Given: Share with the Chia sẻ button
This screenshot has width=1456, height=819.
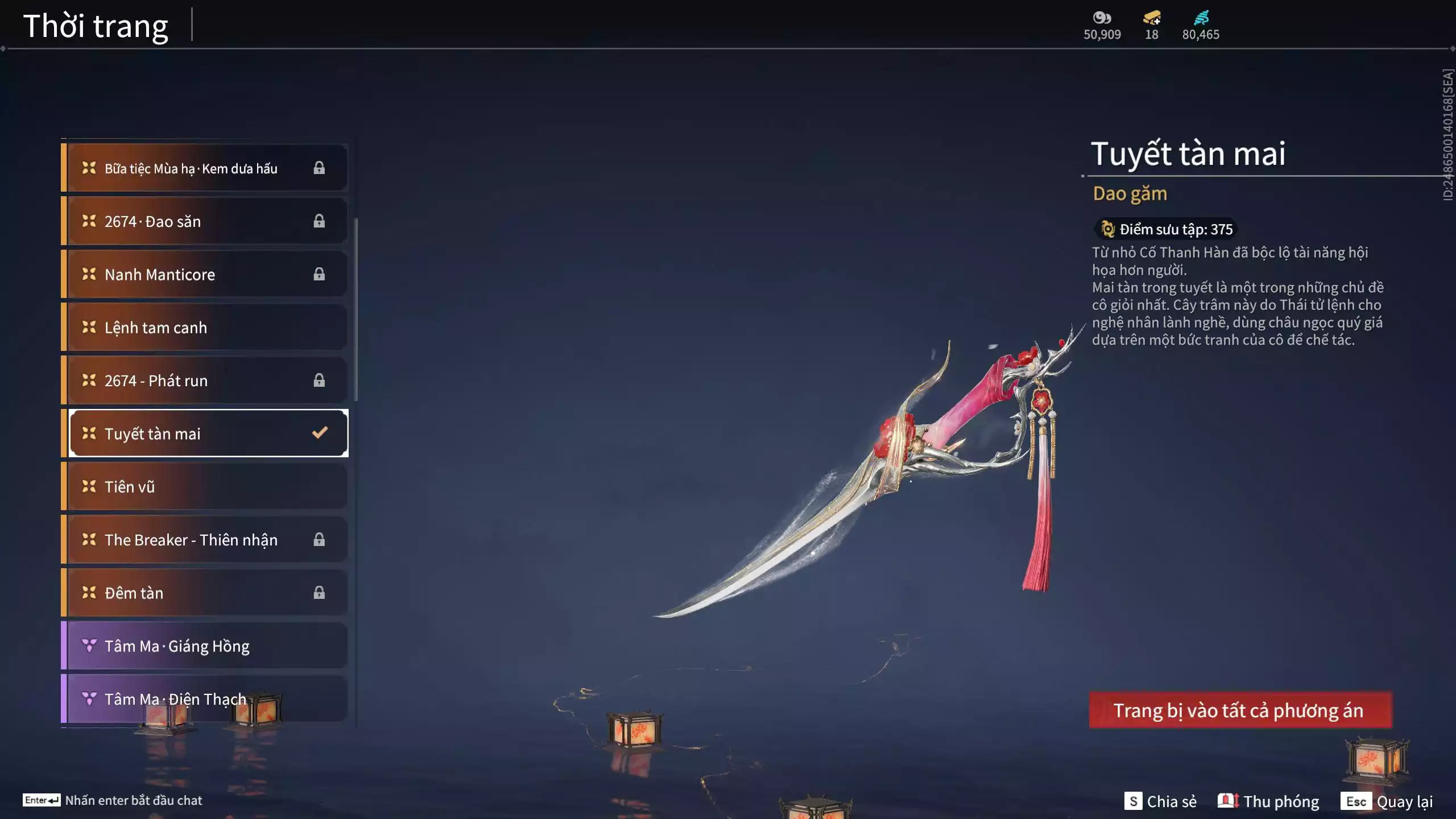Looking at the screenshot, I should click(x=1160, y=801).
